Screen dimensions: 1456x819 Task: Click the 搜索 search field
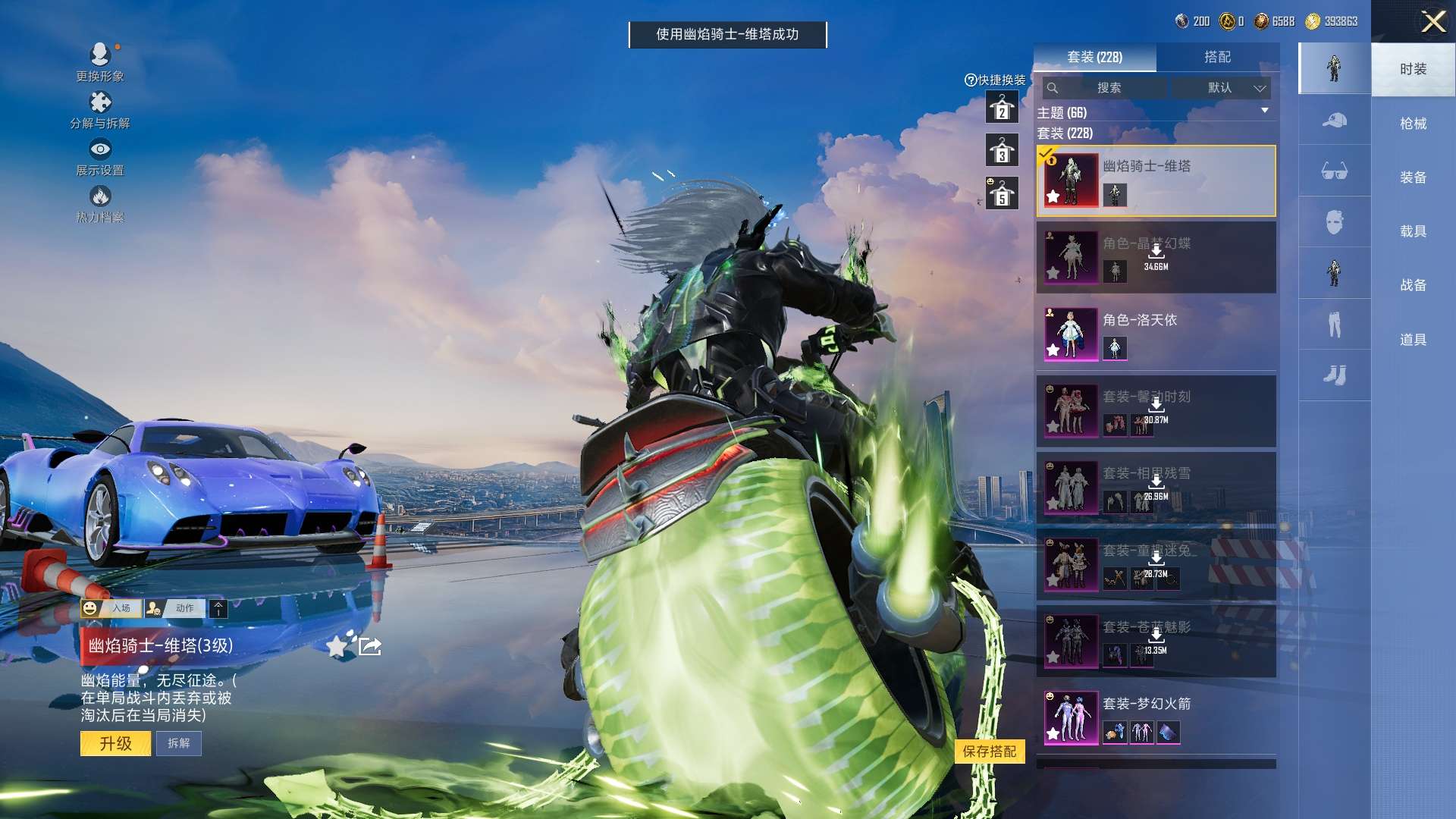point(1108,88)
